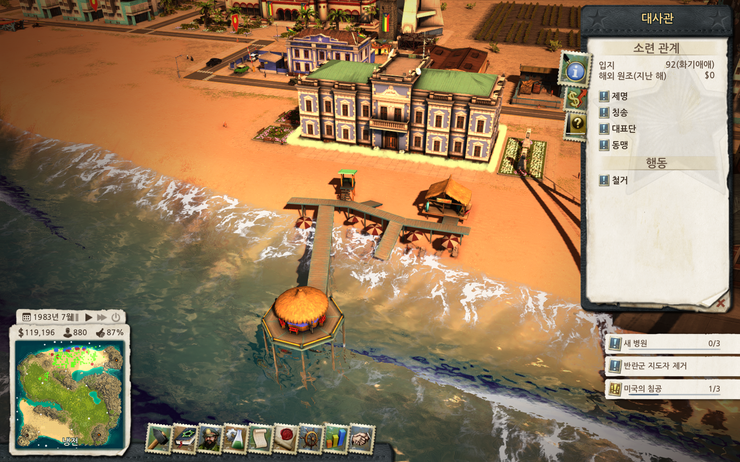Open the red wax seal constitution menu
Screen dimensions: 740x462
coord(285,438)
